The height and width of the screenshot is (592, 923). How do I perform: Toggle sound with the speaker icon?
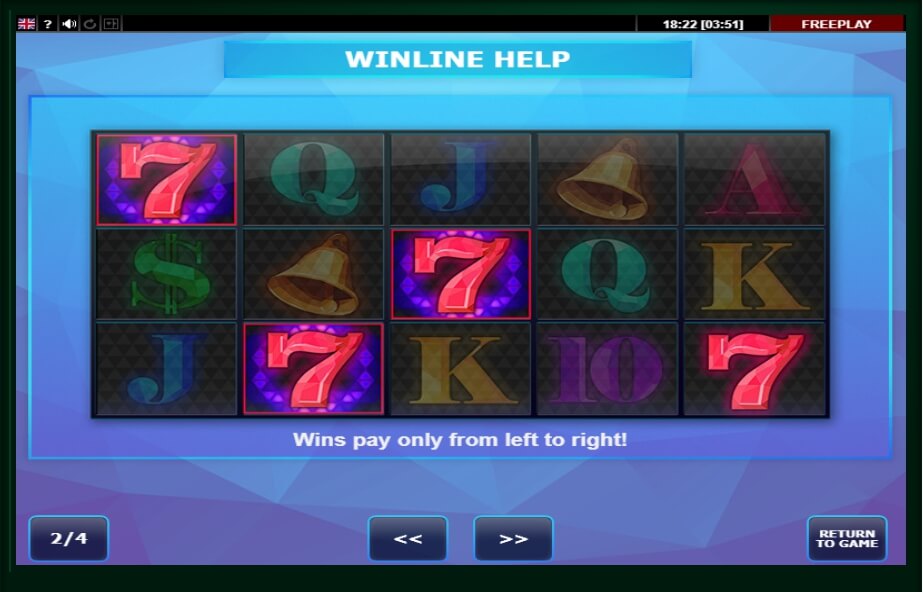coord(69,24)
